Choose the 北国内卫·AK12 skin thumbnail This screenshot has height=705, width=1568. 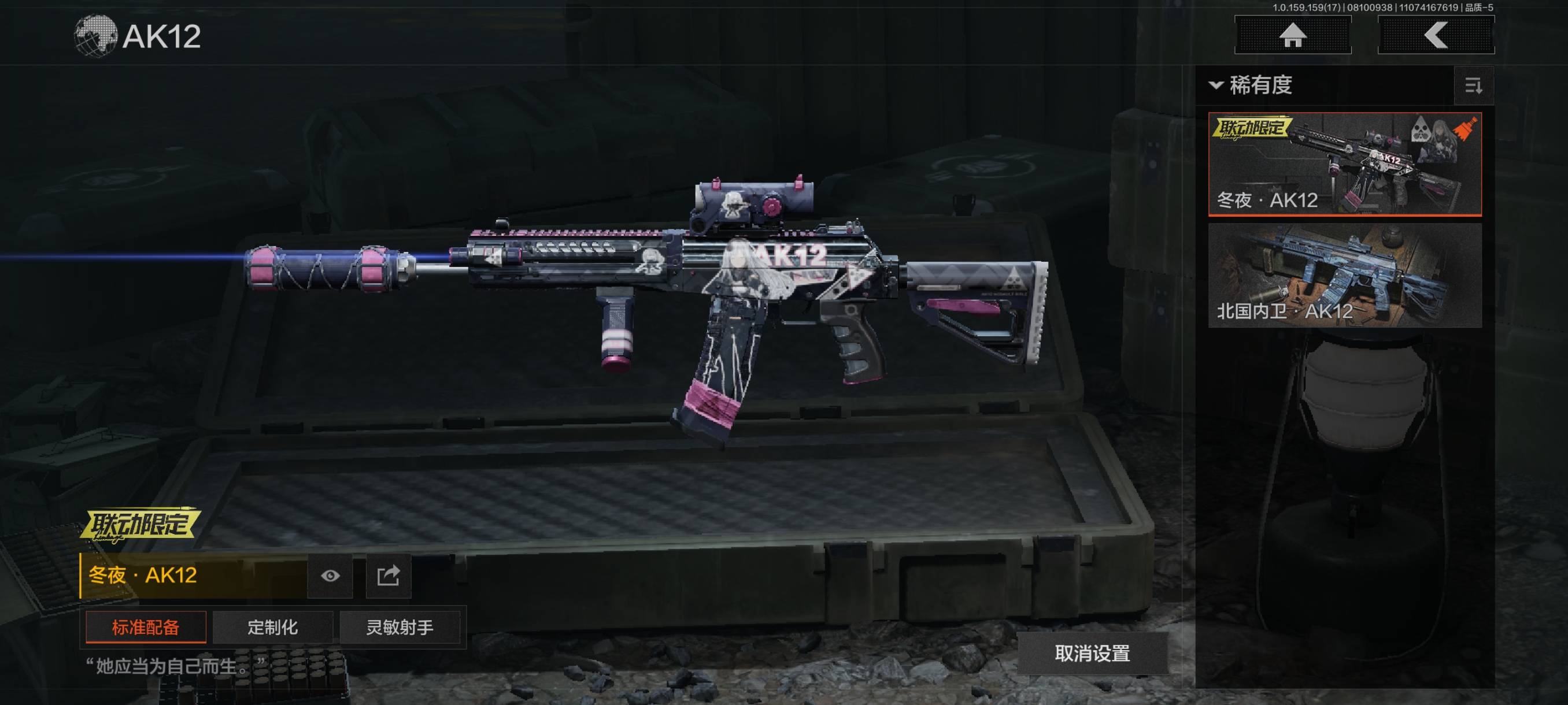pos(1344,276)
